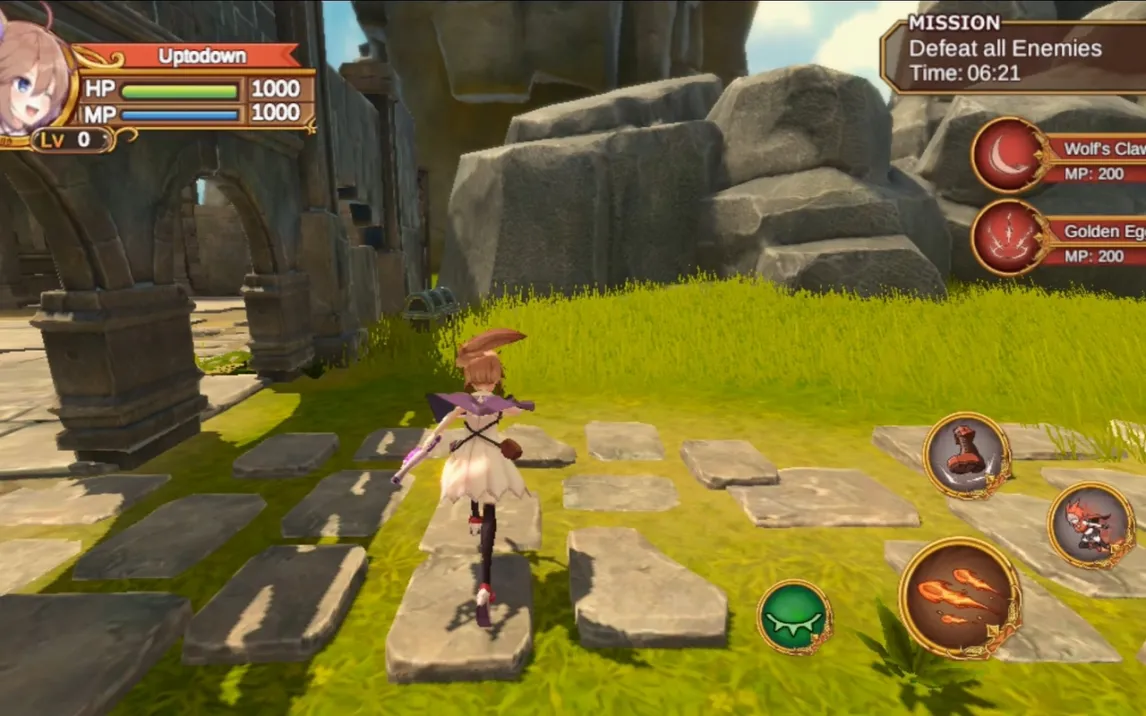The width and height of the screenshot is (1146, 716).
Task: Activate the stomping boot skill icon
Action: (x=967, y=455)
